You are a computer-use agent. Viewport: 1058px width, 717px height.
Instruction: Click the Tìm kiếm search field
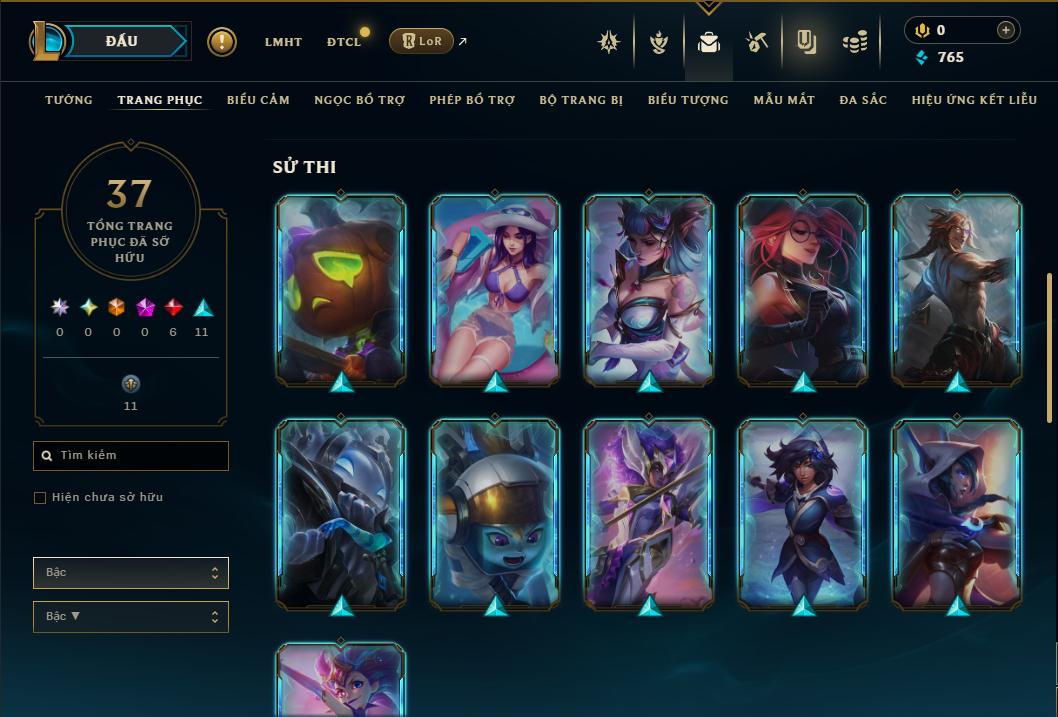point(131,456)
